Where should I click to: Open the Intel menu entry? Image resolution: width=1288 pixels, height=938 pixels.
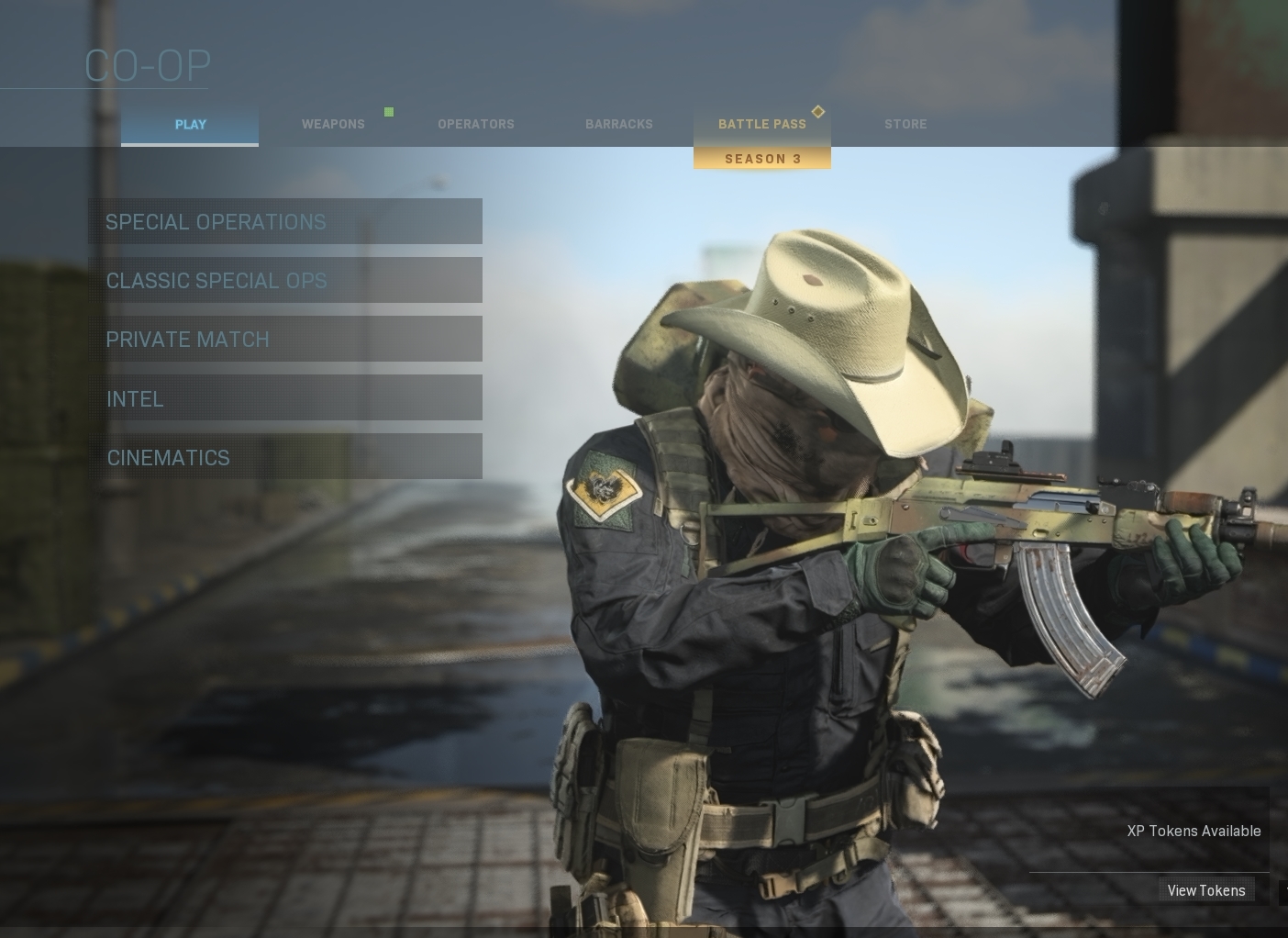point(284,398)
